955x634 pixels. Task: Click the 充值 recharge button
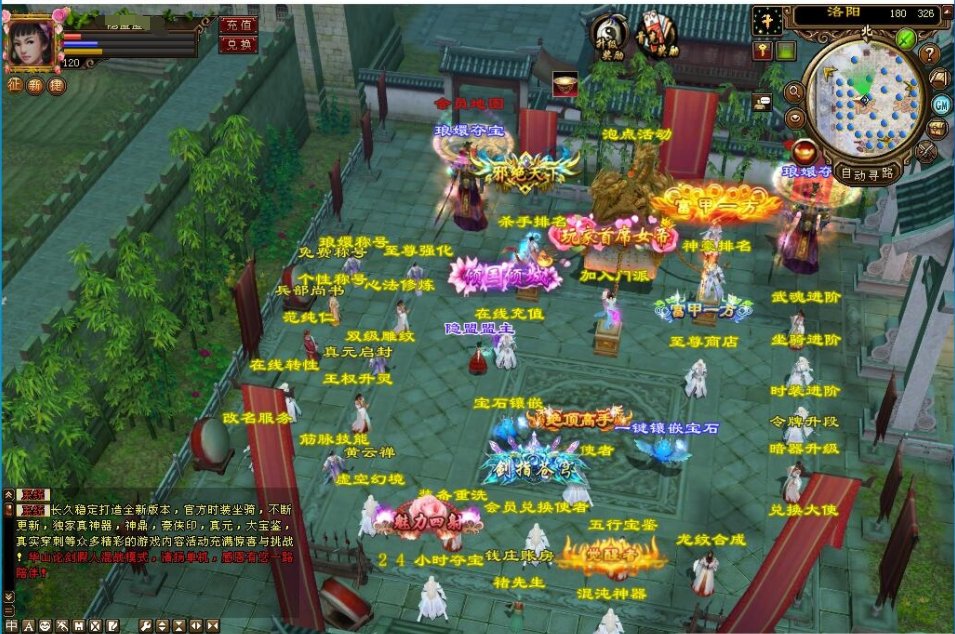238,24
